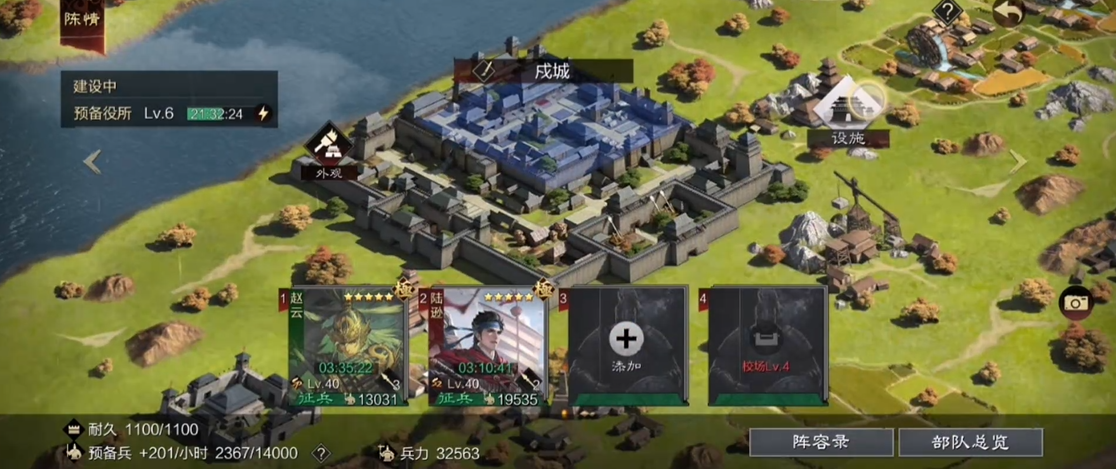
Task: Switch to previous city with left arrow
Action: (x=92, y=161)
